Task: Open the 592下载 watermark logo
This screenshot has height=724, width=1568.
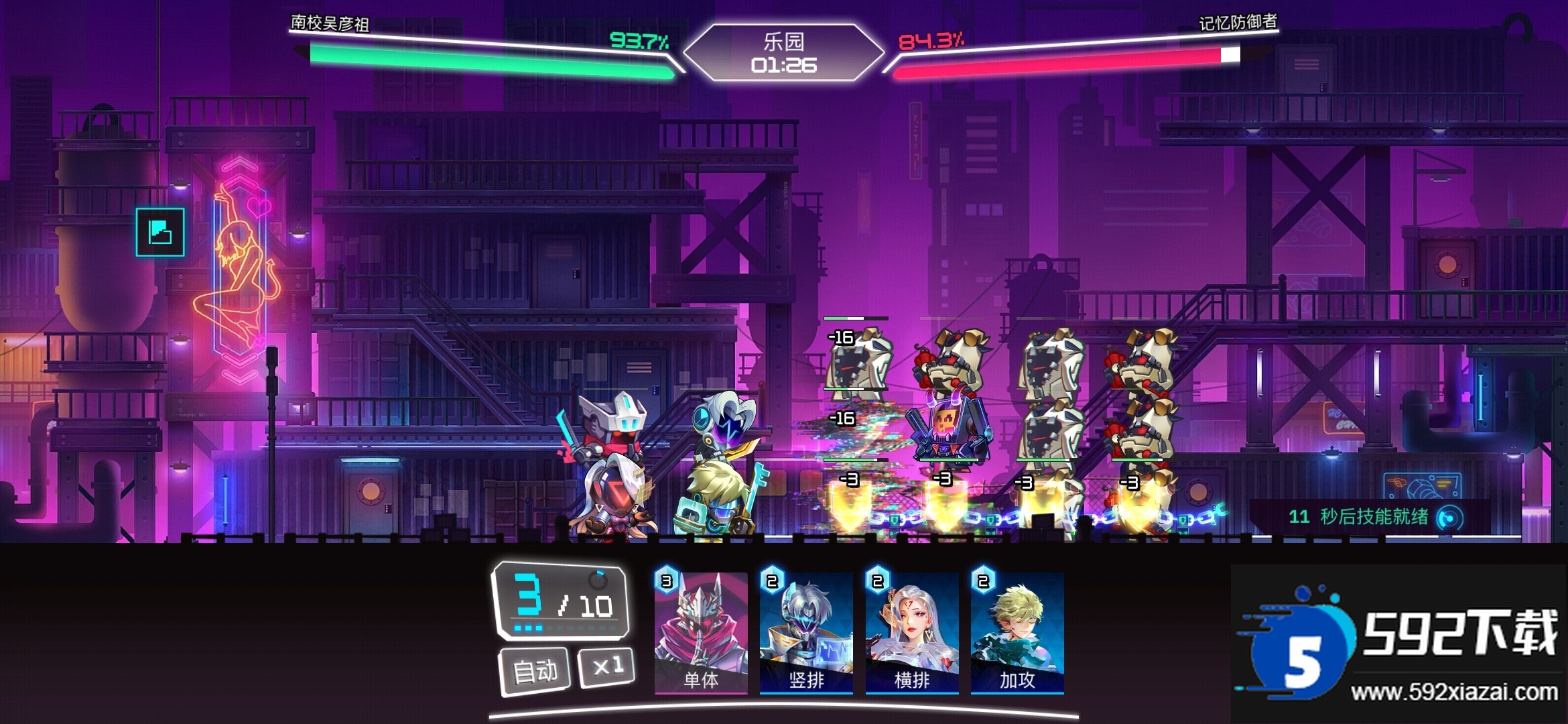Action: [1398, 645]
